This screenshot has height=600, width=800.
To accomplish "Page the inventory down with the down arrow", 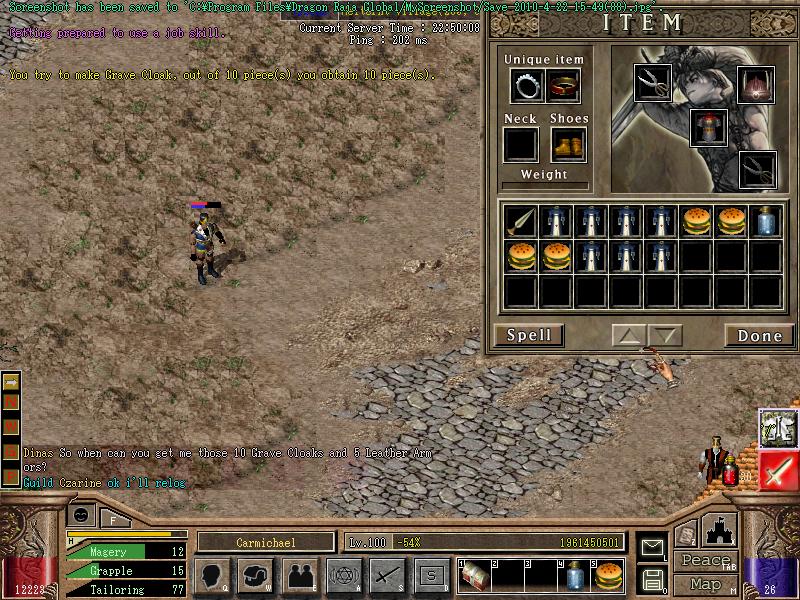I will [x=665, y=335].
